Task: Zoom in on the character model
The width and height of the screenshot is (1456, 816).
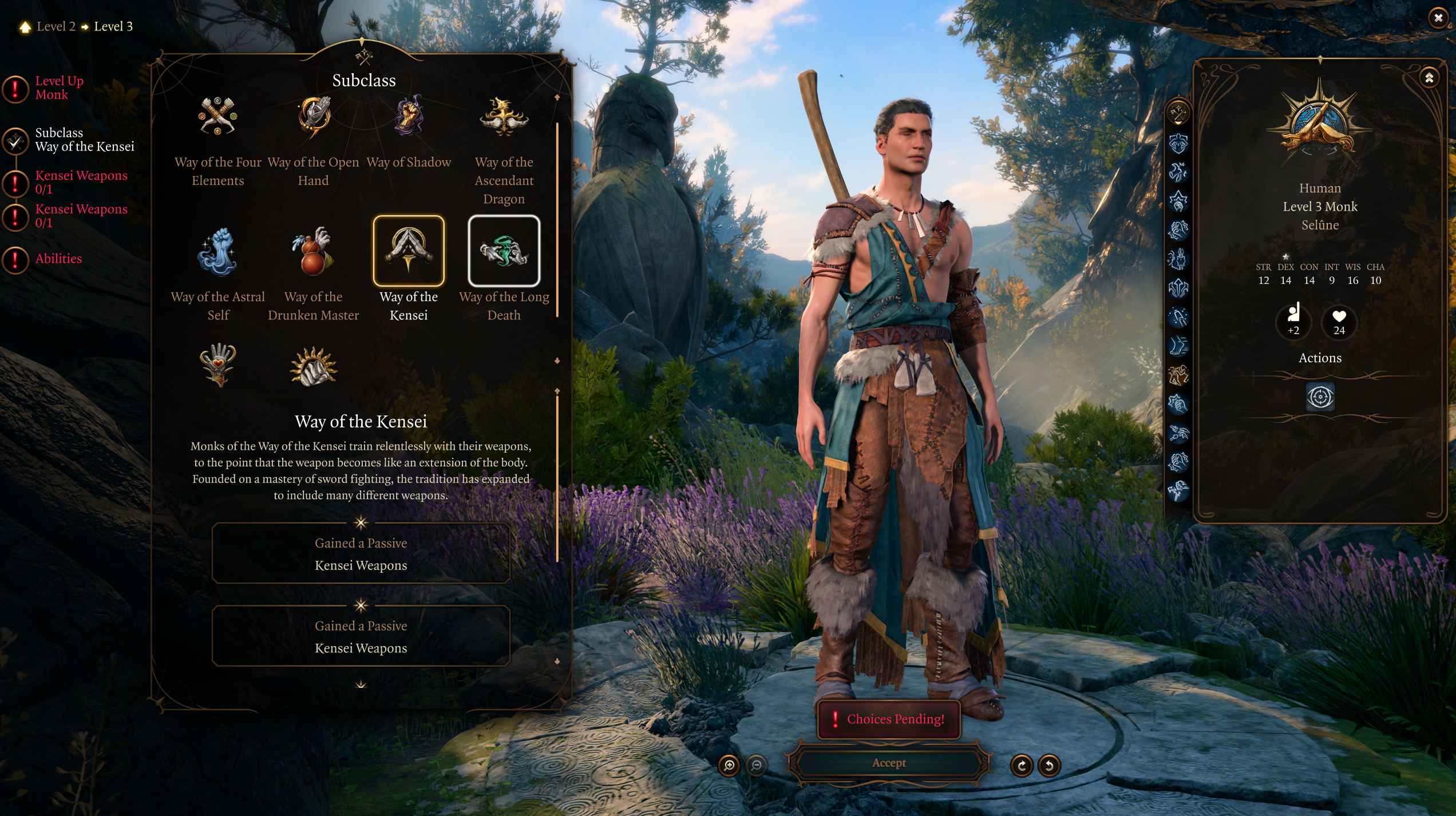Action: tap(729, 765)
